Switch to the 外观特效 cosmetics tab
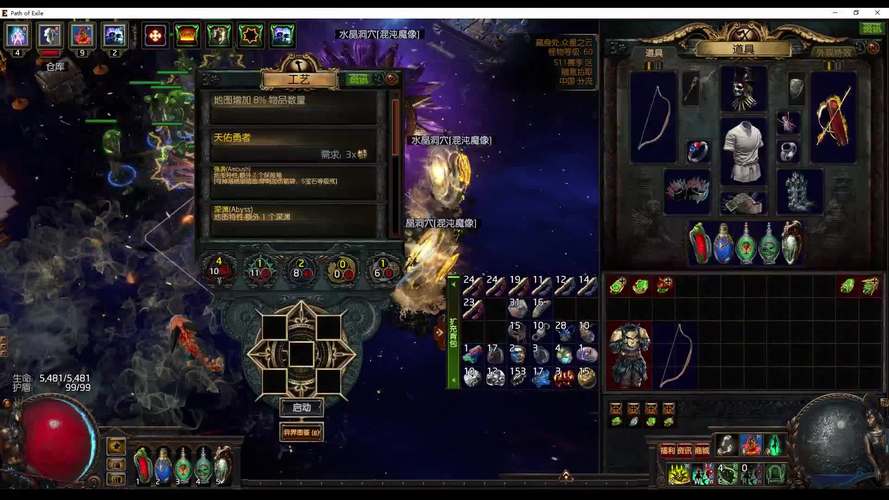Viewport: 889px width, 500px height. pos(833,52)
